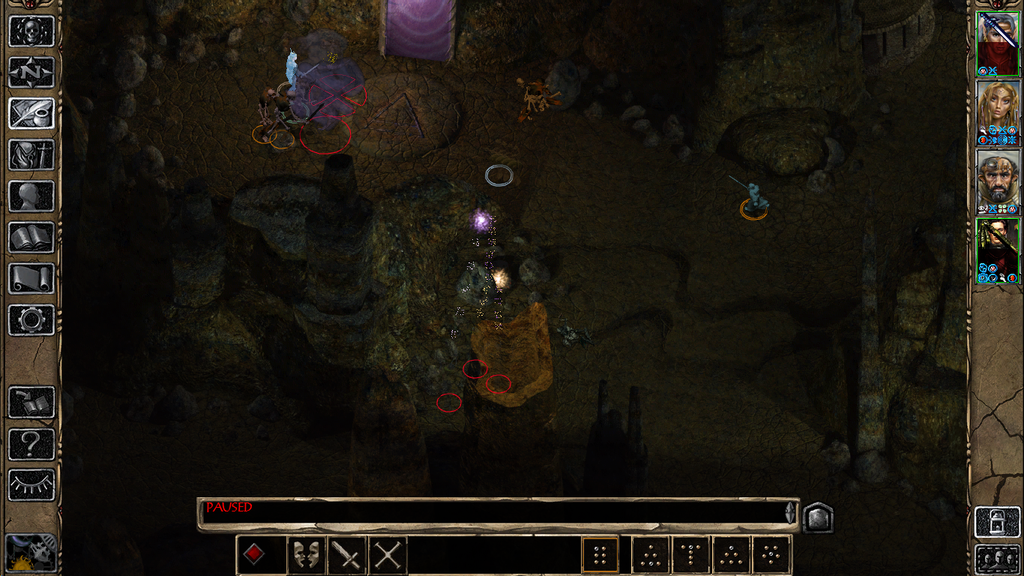The image size is (1024, 576).
Task: Click the skull clock button in the corner
Action: (x=30, y=552)
